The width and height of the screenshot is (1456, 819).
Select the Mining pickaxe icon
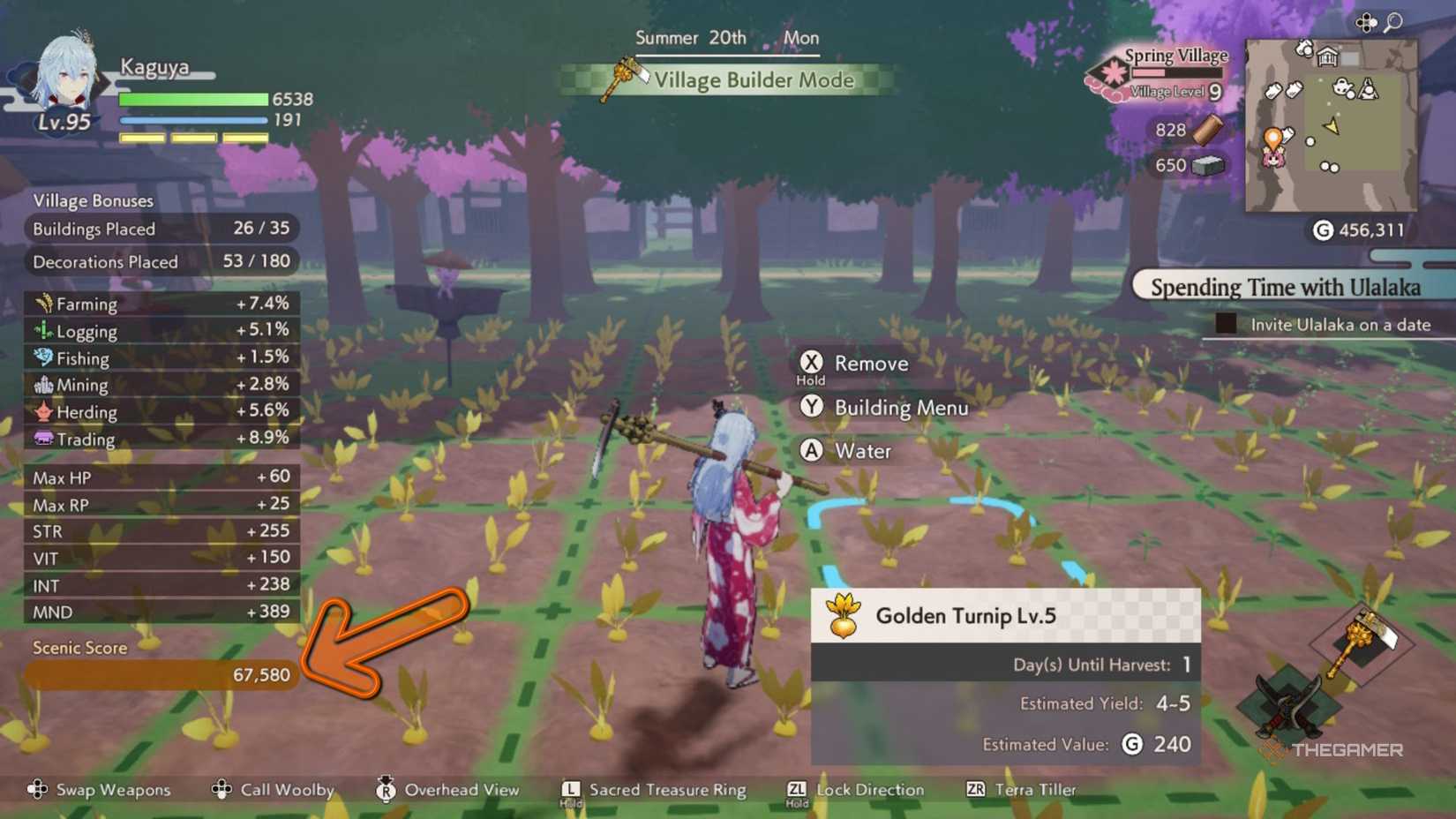point(46,385)
